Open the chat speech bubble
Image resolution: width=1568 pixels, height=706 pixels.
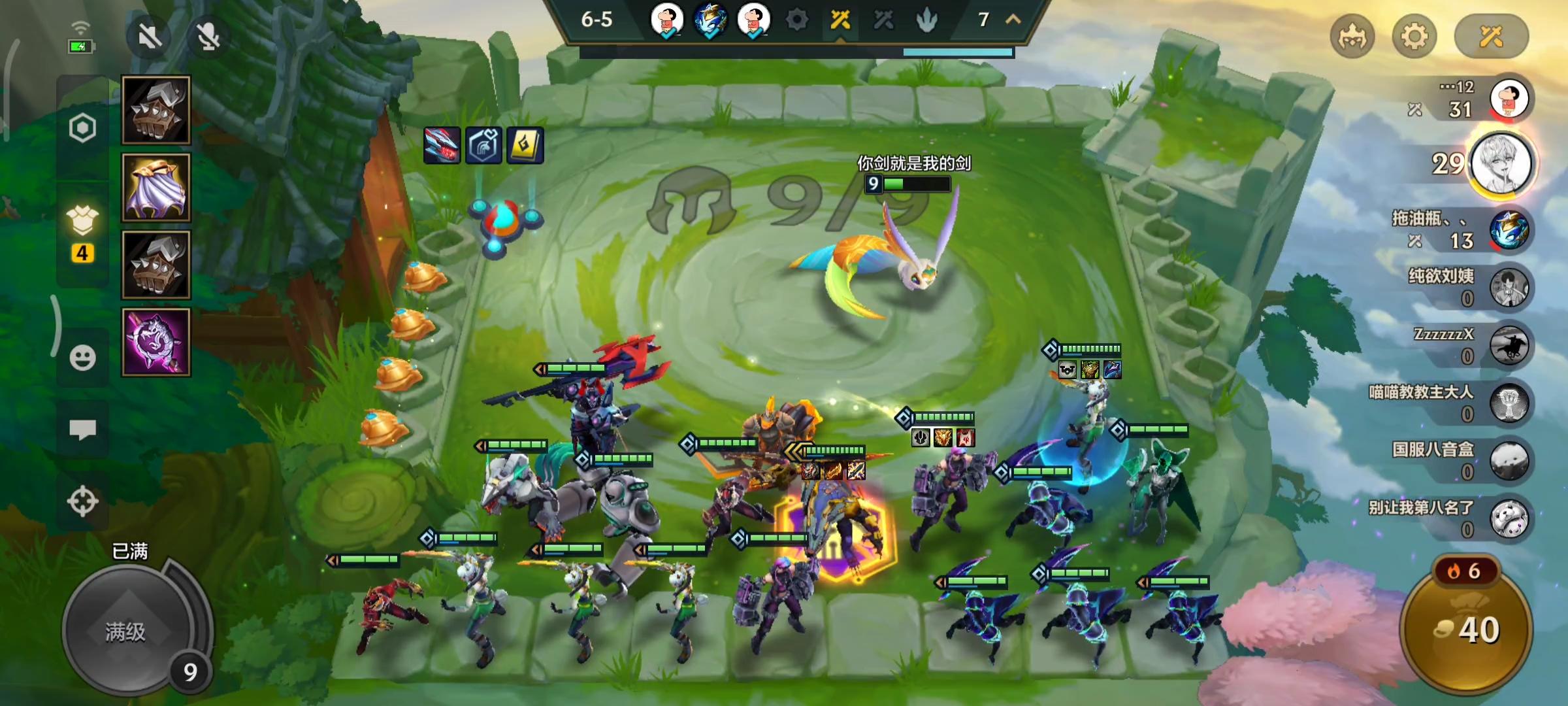click(x=83, y=429)
